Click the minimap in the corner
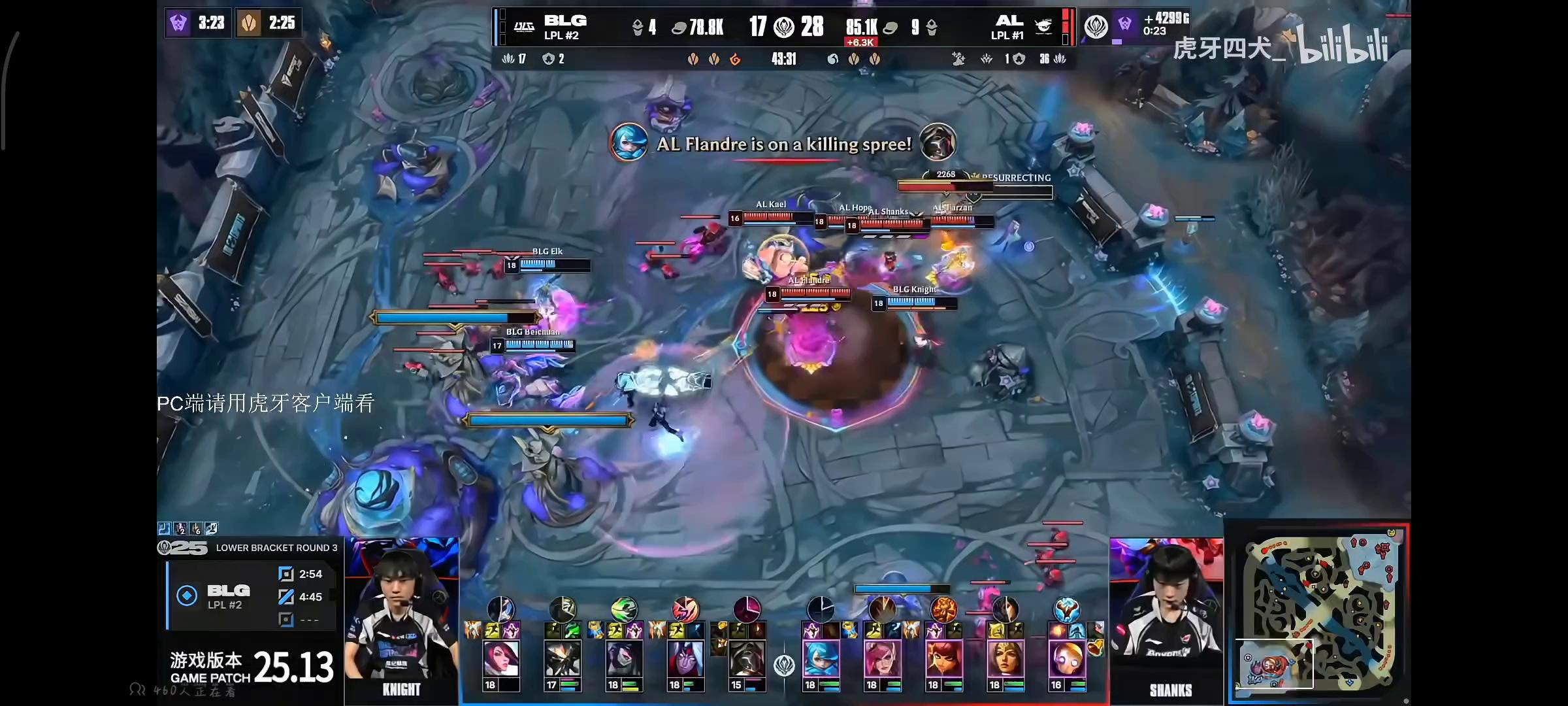This screenshot has height=706, width=1568. pos(1317,613)
